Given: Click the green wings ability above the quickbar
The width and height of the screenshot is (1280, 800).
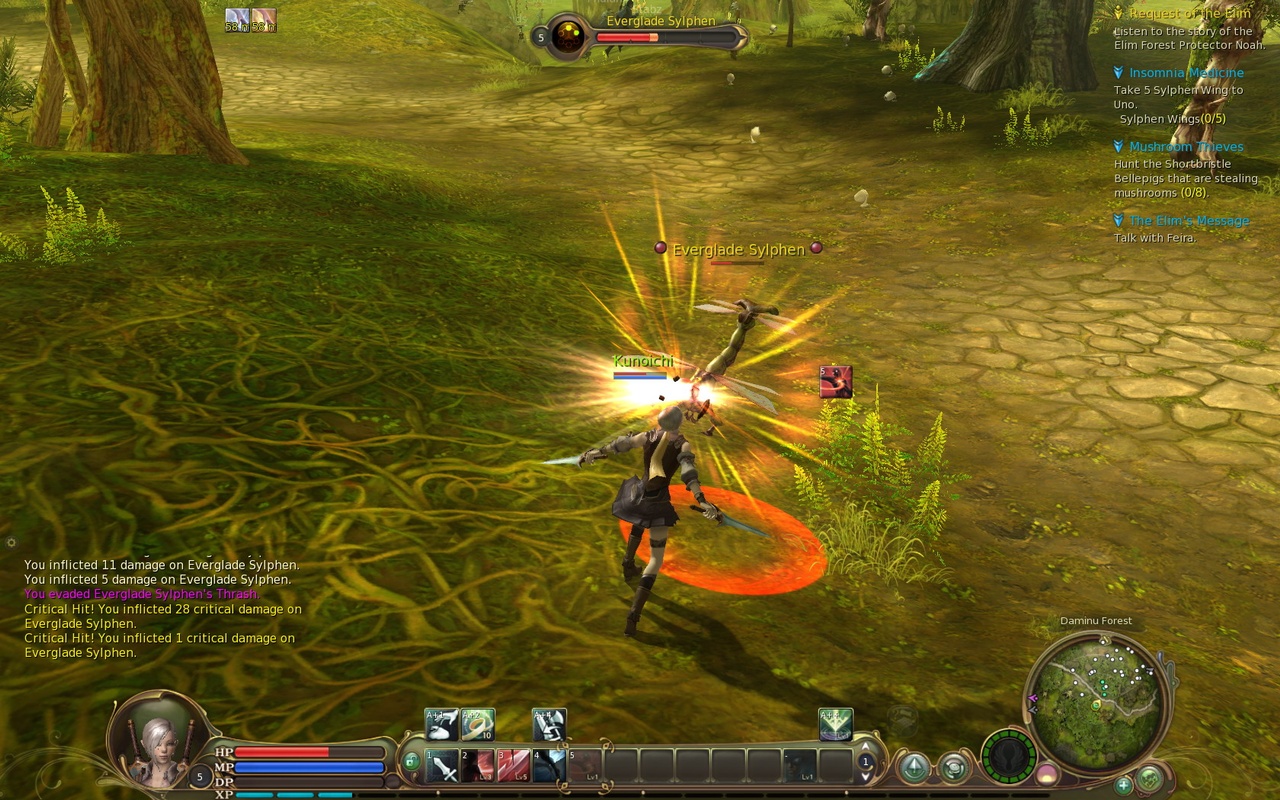Looking at the screenshot, I should 835,725.
